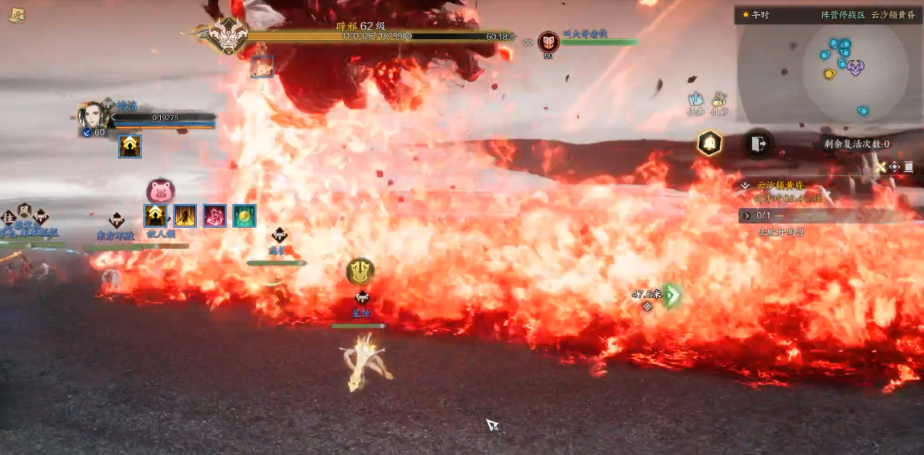Click the golden slash buff icon
The width and height of the screenshot is (924, 455).
tap(185, 216)
